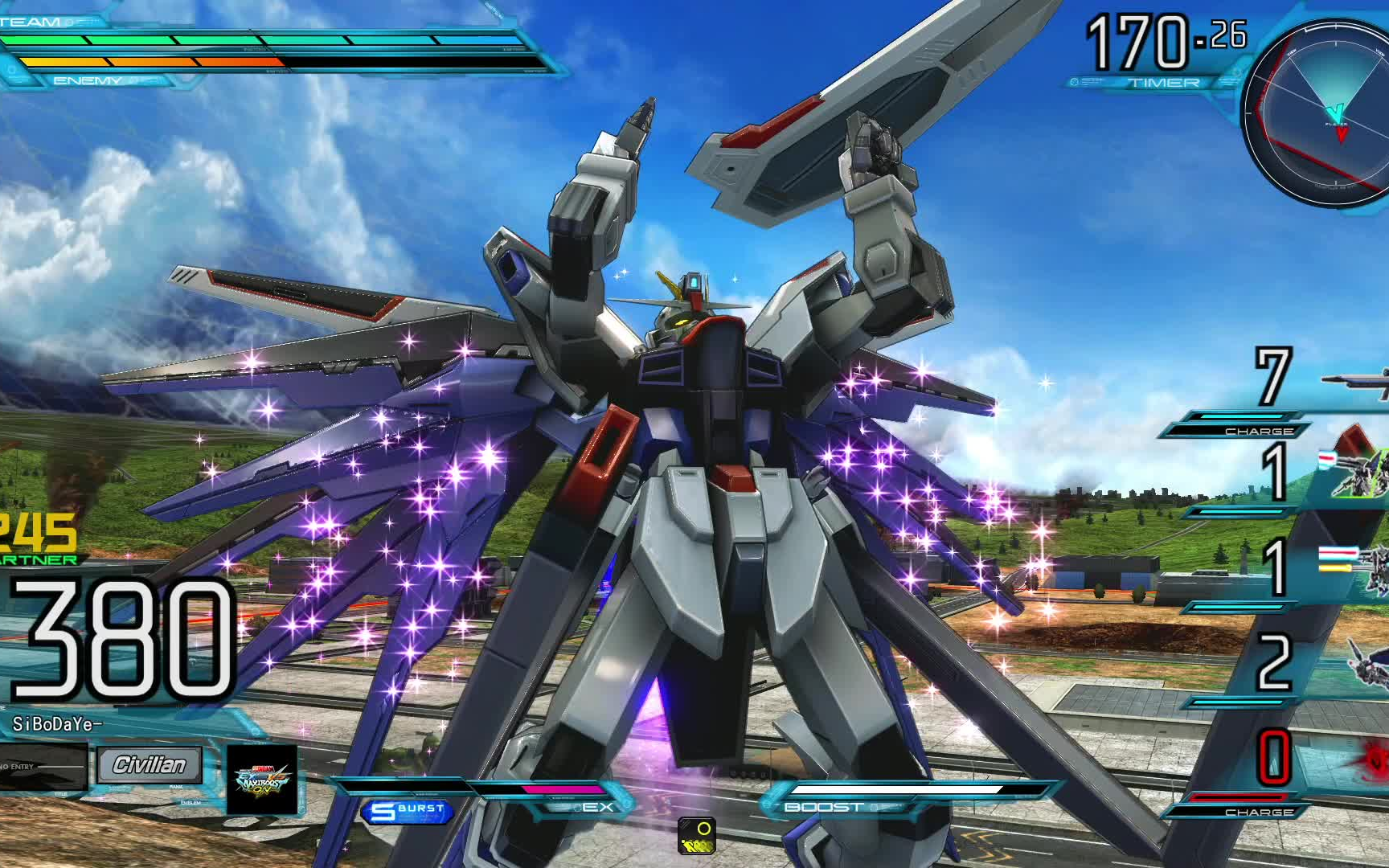Viewport: 1389px width, 868px height.
Task: Select the weapon icon with red and yellow beams
Action: coord(1360,567)
